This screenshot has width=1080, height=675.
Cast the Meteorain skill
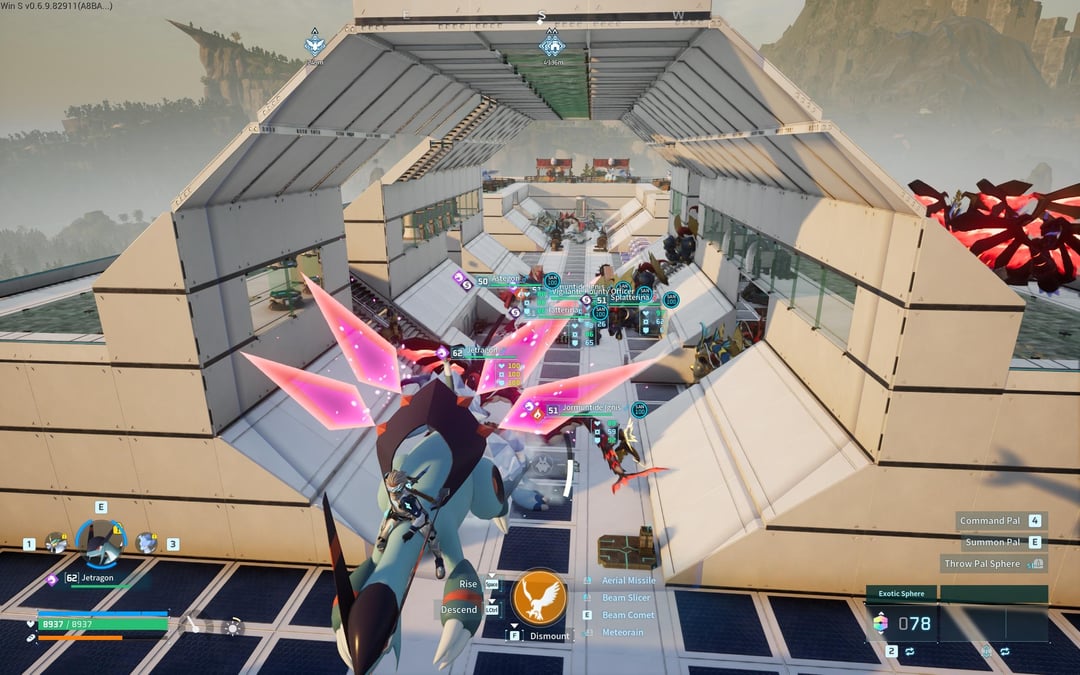pos(622,632)
